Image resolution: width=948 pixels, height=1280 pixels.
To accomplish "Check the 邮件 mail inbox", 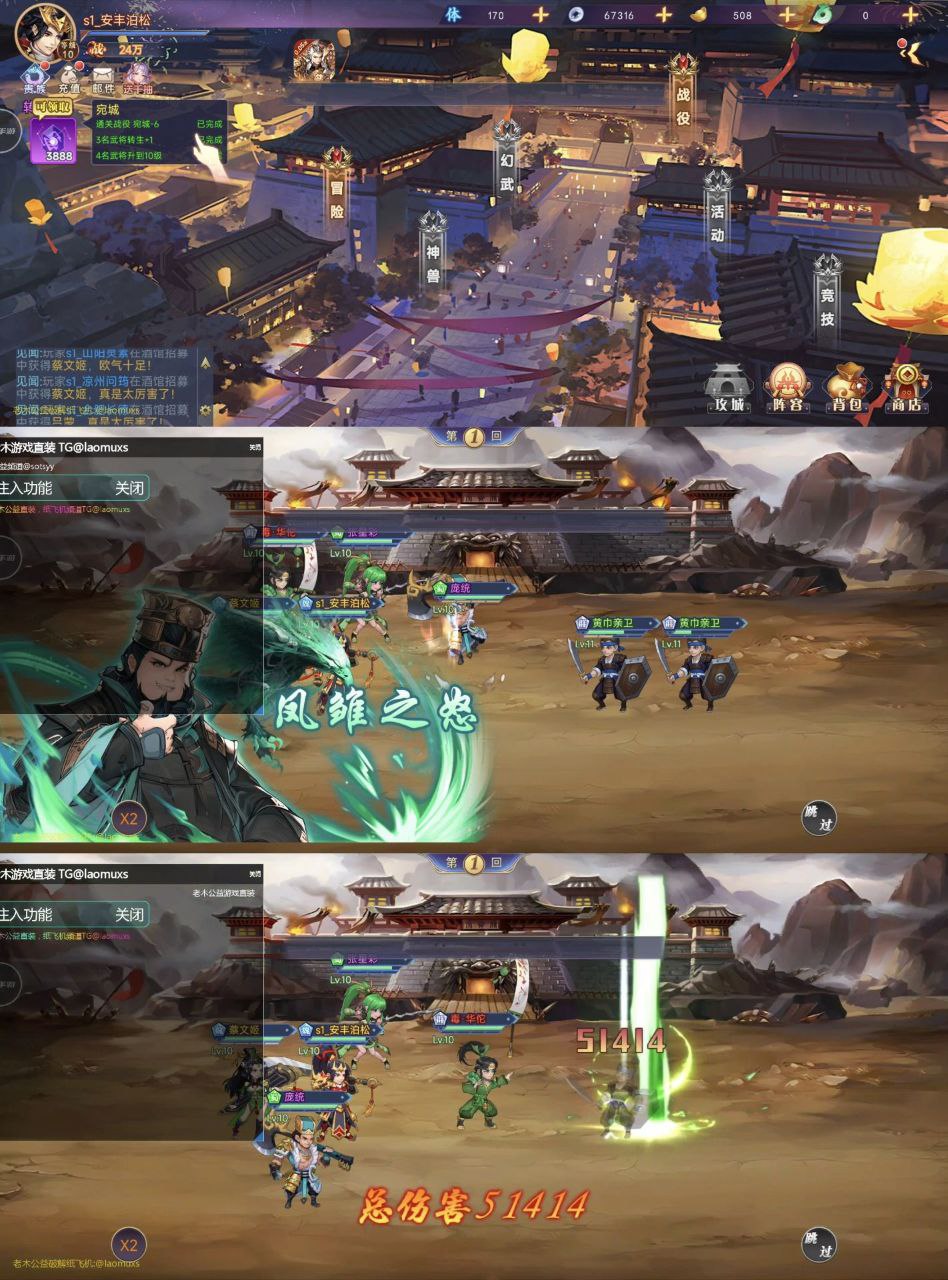I will [103, 78].
